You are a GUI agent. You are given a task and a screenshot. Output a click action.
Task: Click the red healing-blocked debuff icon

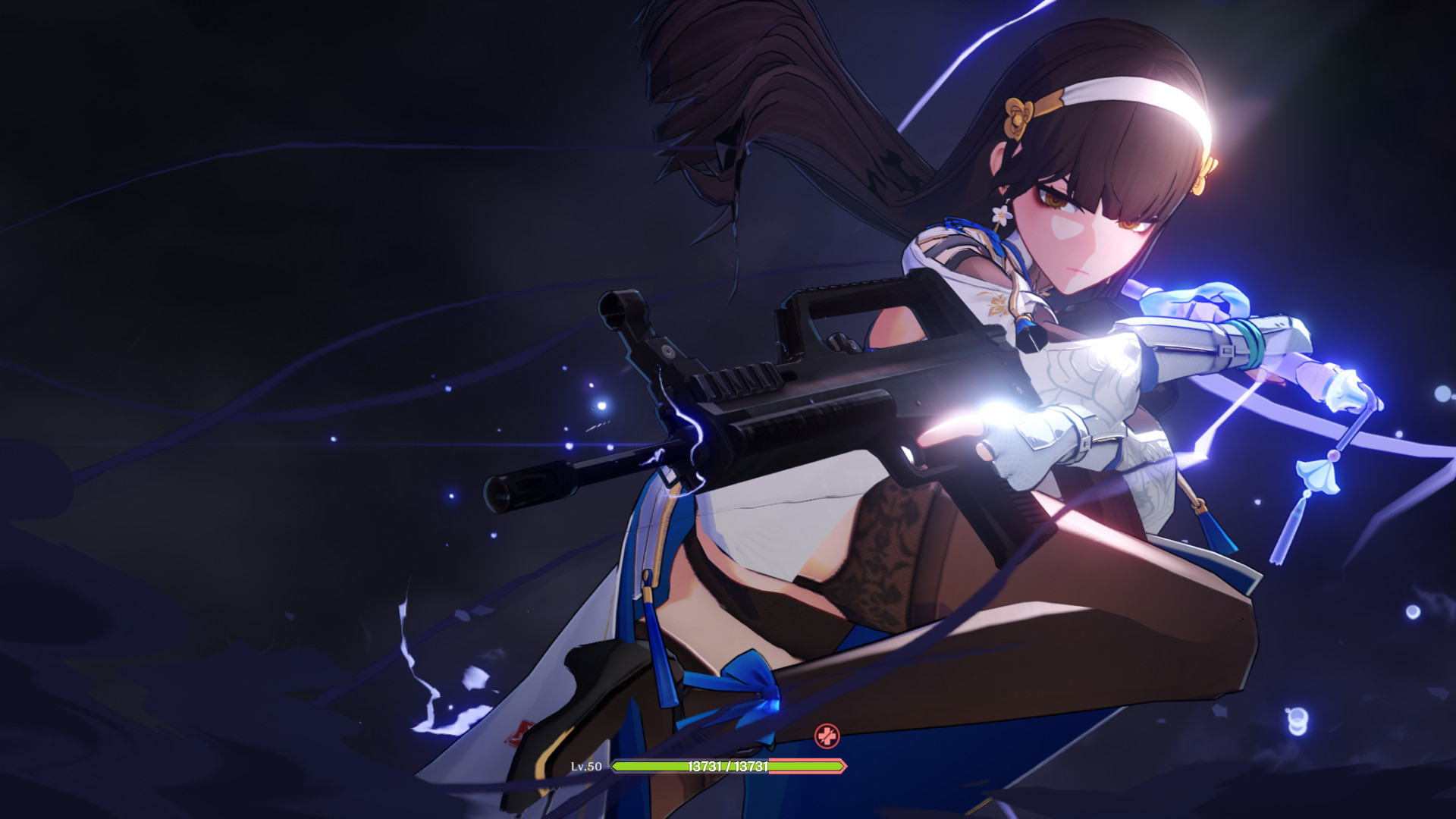(x=827, y=734)
